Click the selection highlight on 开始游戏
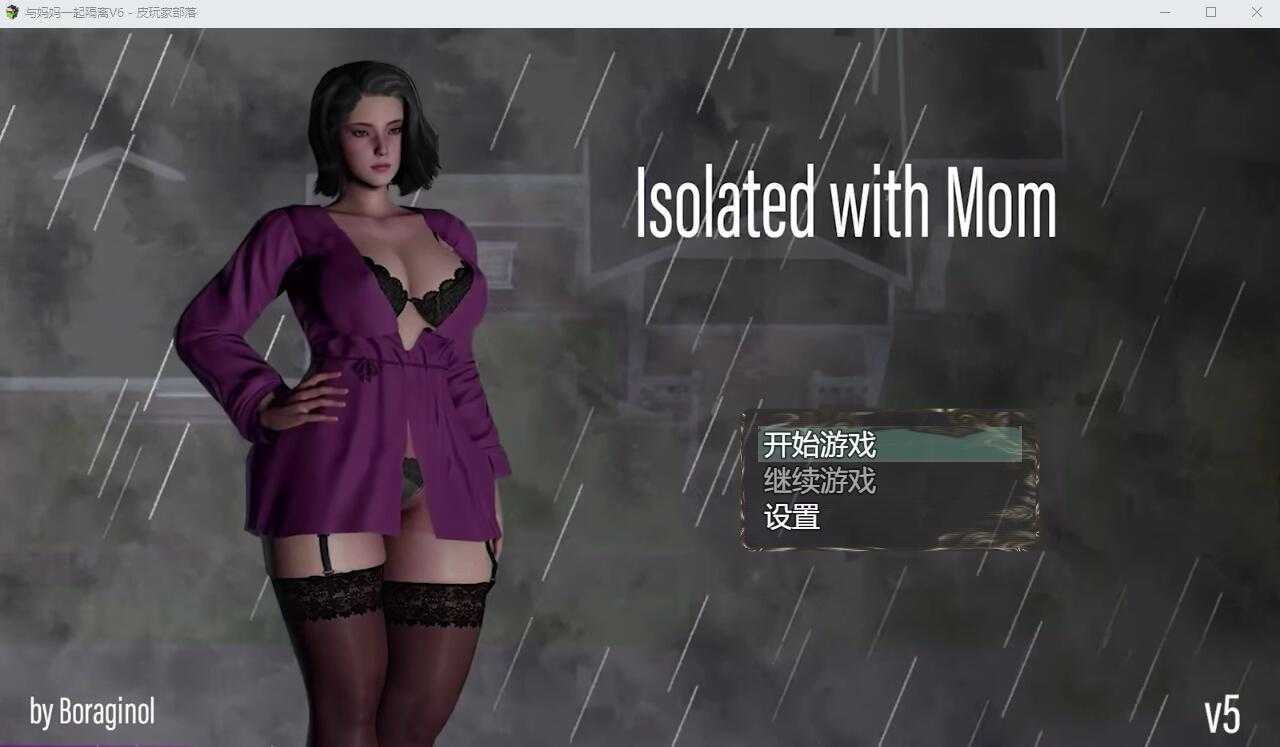This screenshot has height=747, width=1280. (890, 447)
